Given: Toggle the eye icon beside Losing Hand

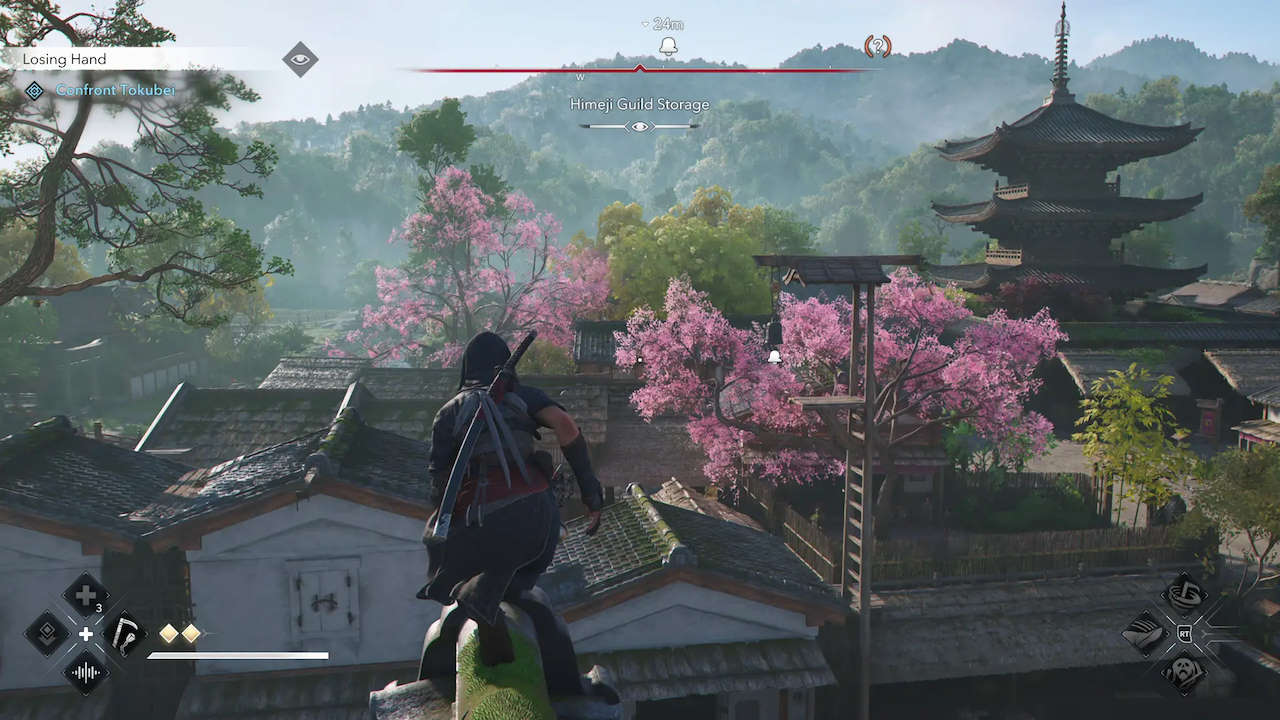Looking at the screenshot, I should tap(300, 59).
